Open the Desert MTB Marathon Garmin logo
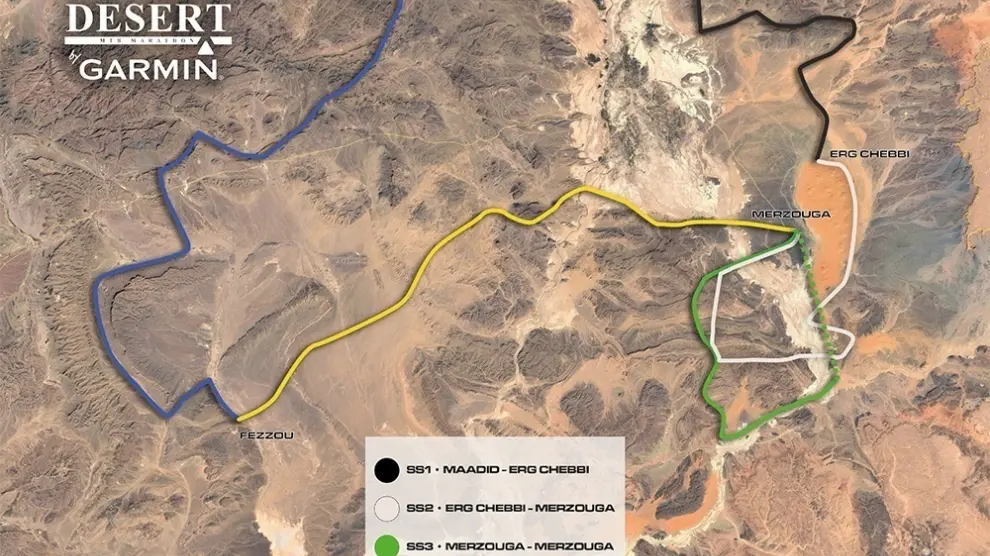The width and height of the screenshot is (990, 556). point(149,42)
